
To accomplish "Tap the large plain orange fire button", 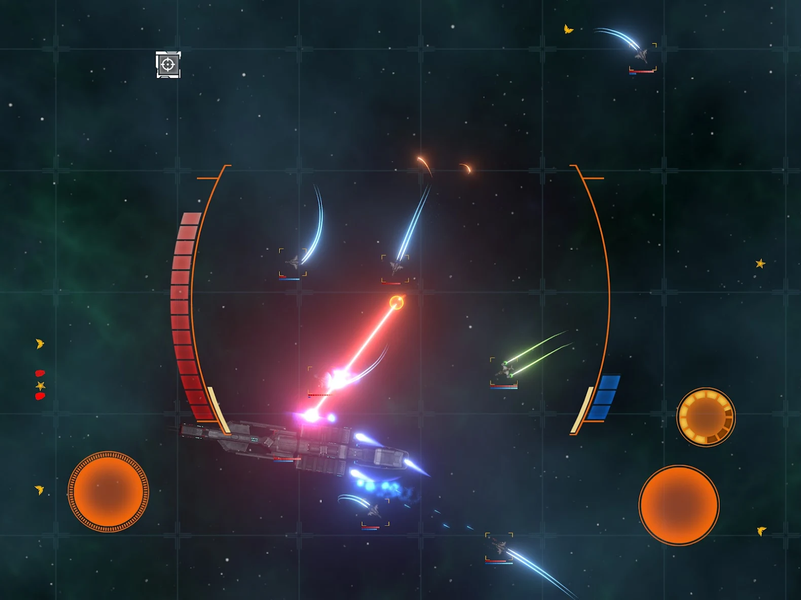I will [679, 505].
